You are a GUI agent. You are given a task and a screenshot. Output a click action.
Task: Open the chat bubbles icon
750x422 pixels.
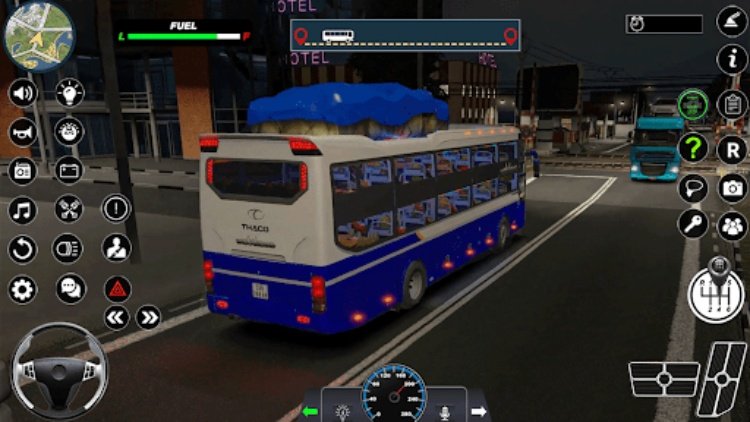tap(70, 289)
